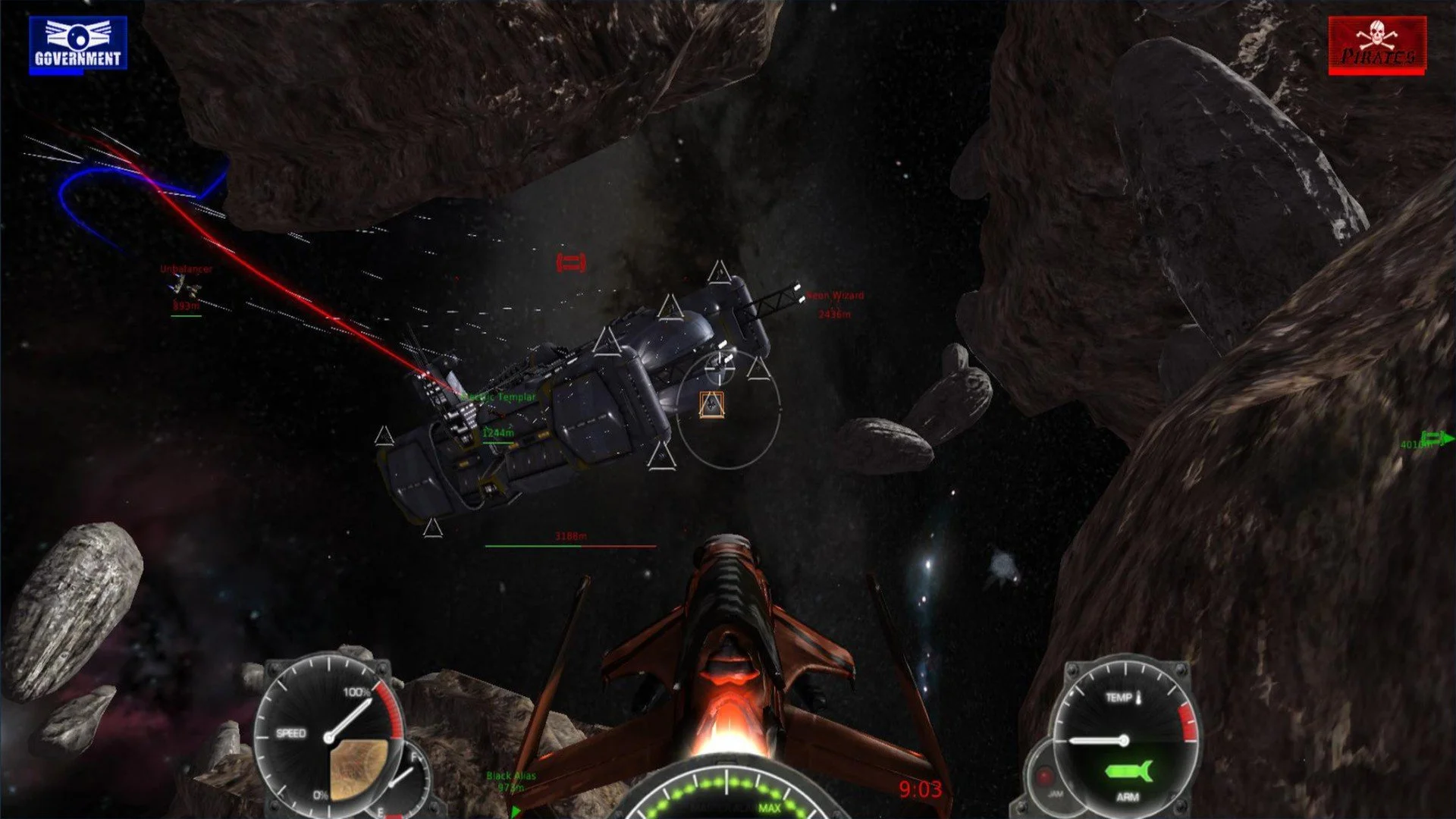This screenshot has width=1456, height=819.
Task: Target the Neon Wizard label
Action: pyautogui.click(x=835, y=295)
